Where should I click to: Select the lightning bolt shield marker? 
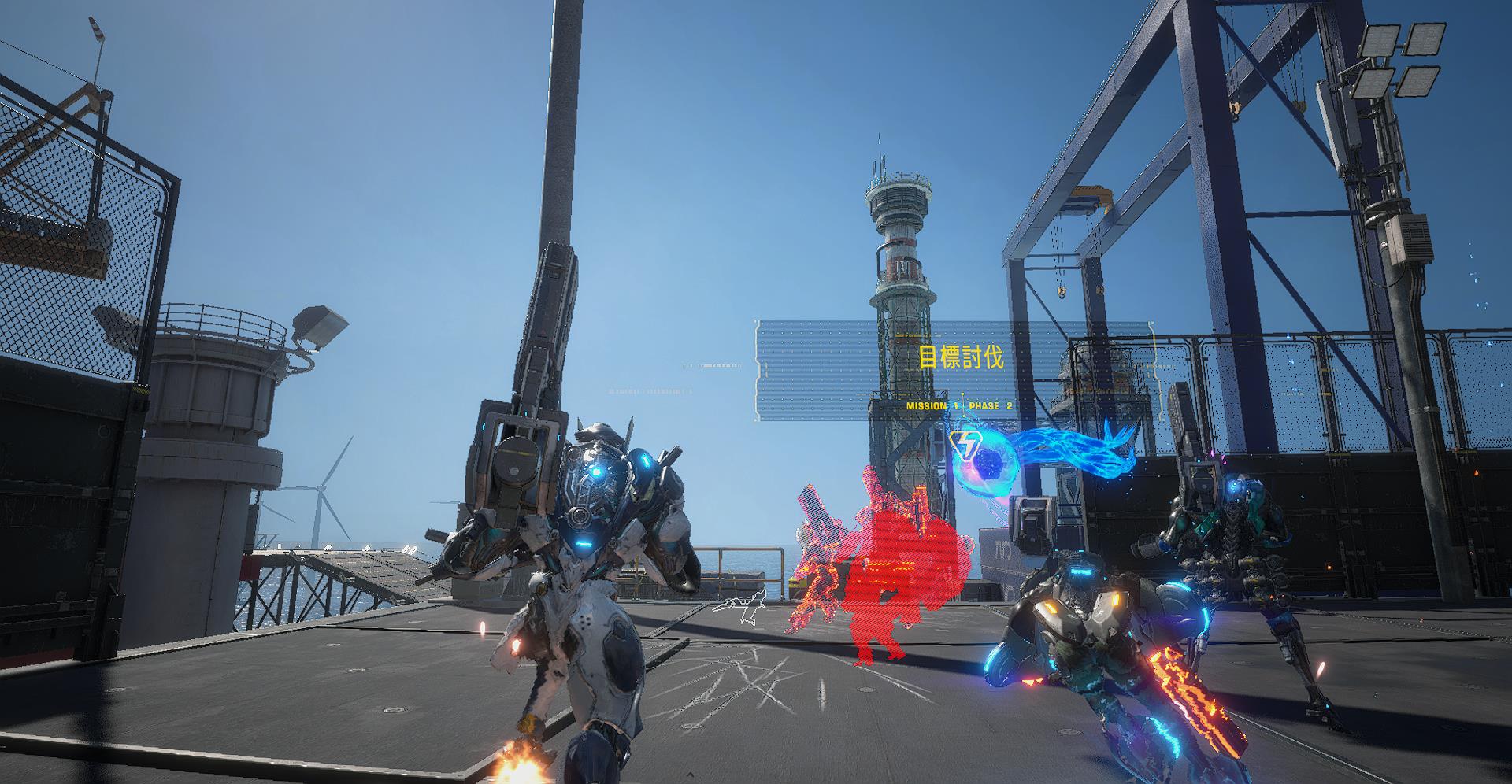click(x=964, y=447)
